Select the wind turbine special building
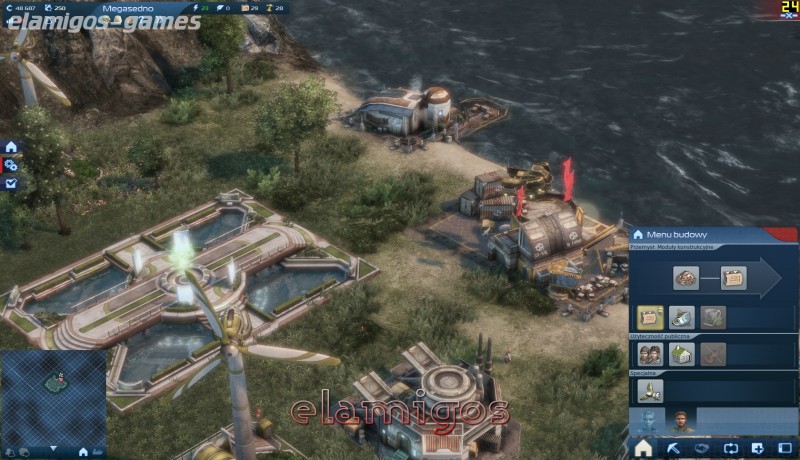 click(652, 388)
